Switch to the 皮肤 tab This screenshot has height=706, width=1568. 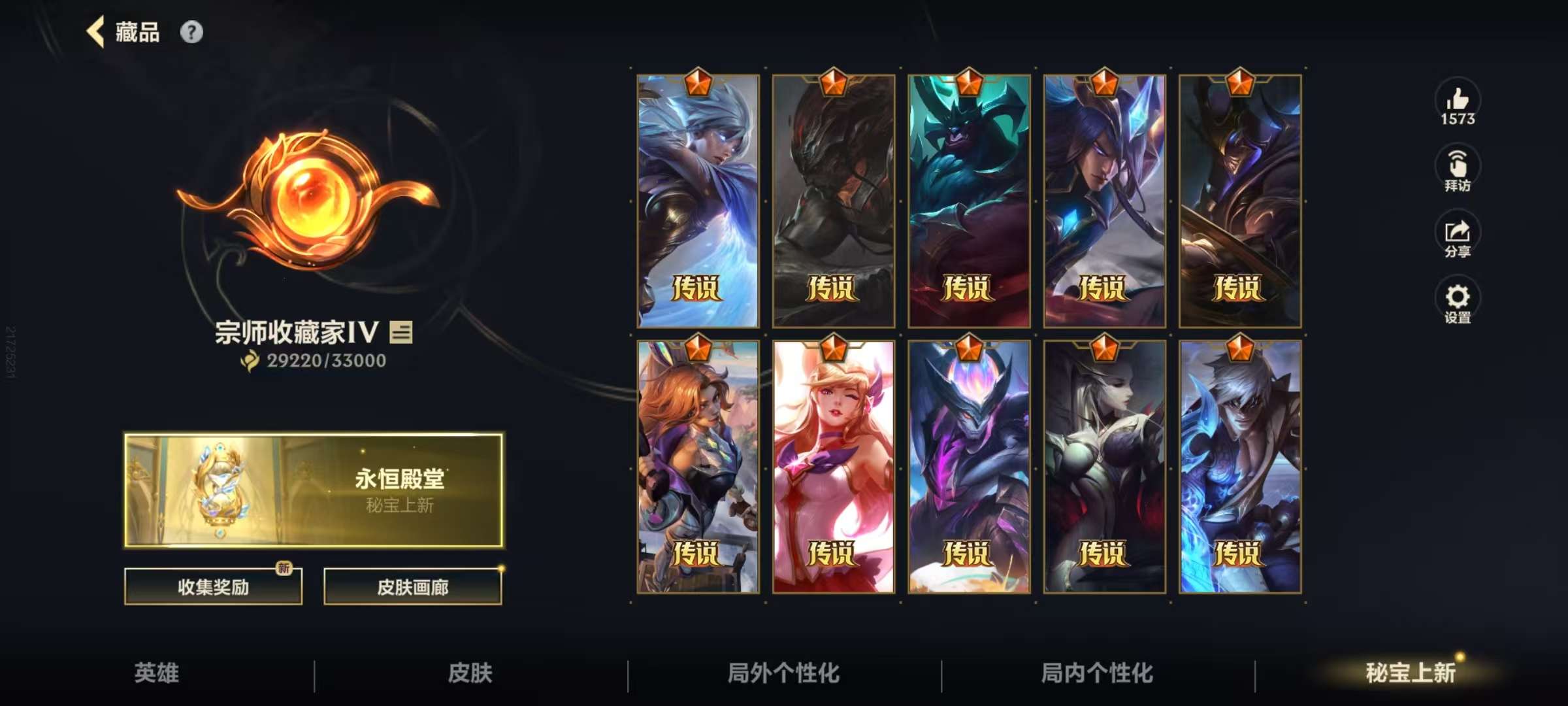[x=472, y=675]
